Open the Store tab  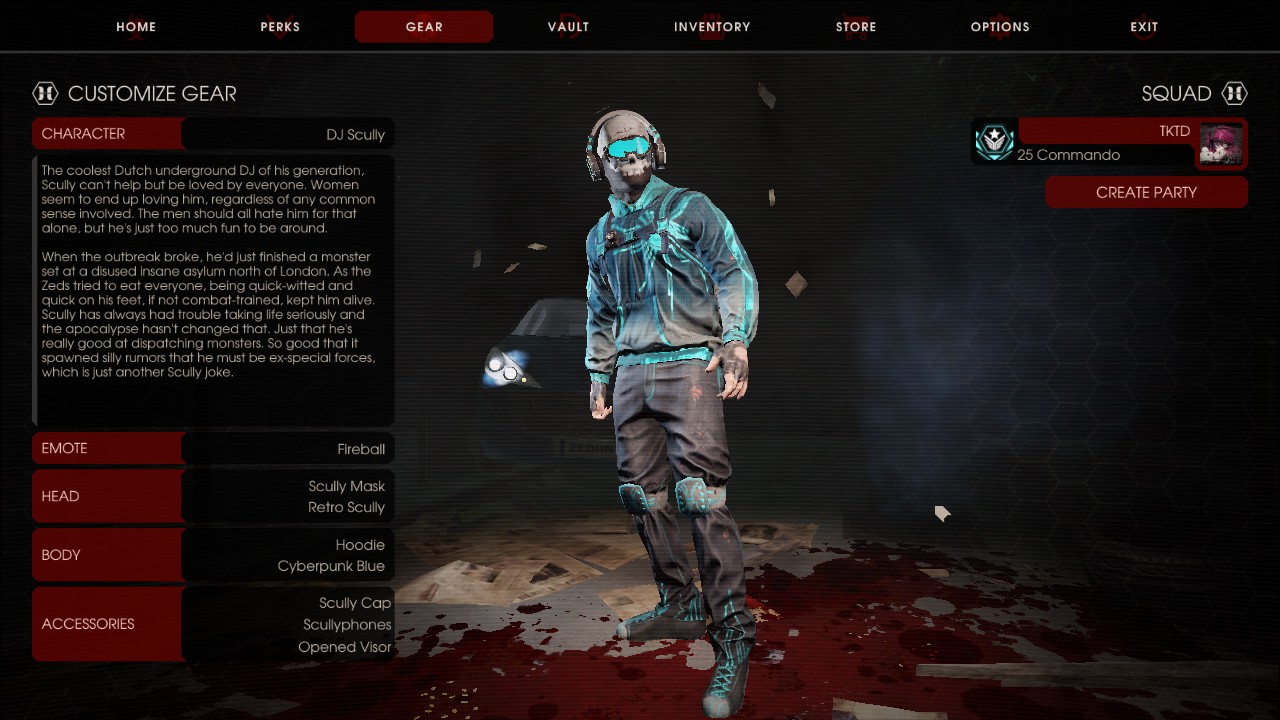(x=856, y=27)
